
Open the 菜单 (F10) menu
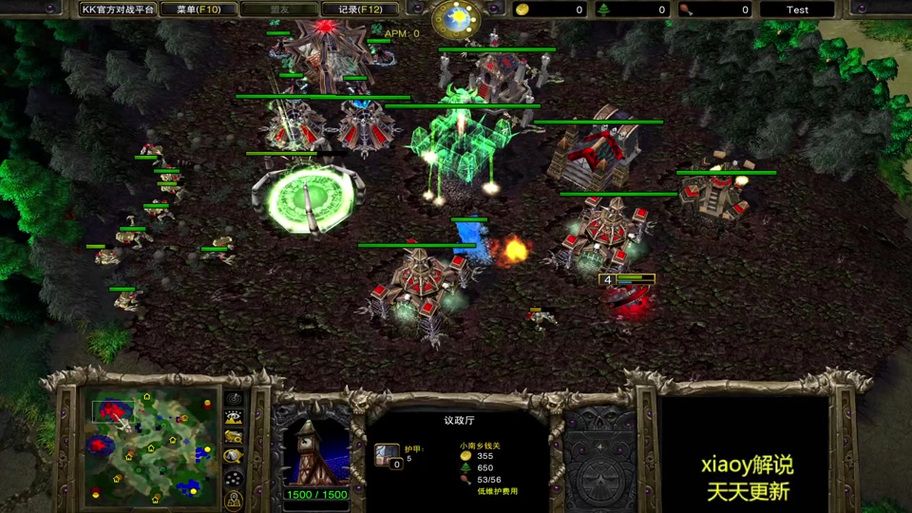point(199,9)
